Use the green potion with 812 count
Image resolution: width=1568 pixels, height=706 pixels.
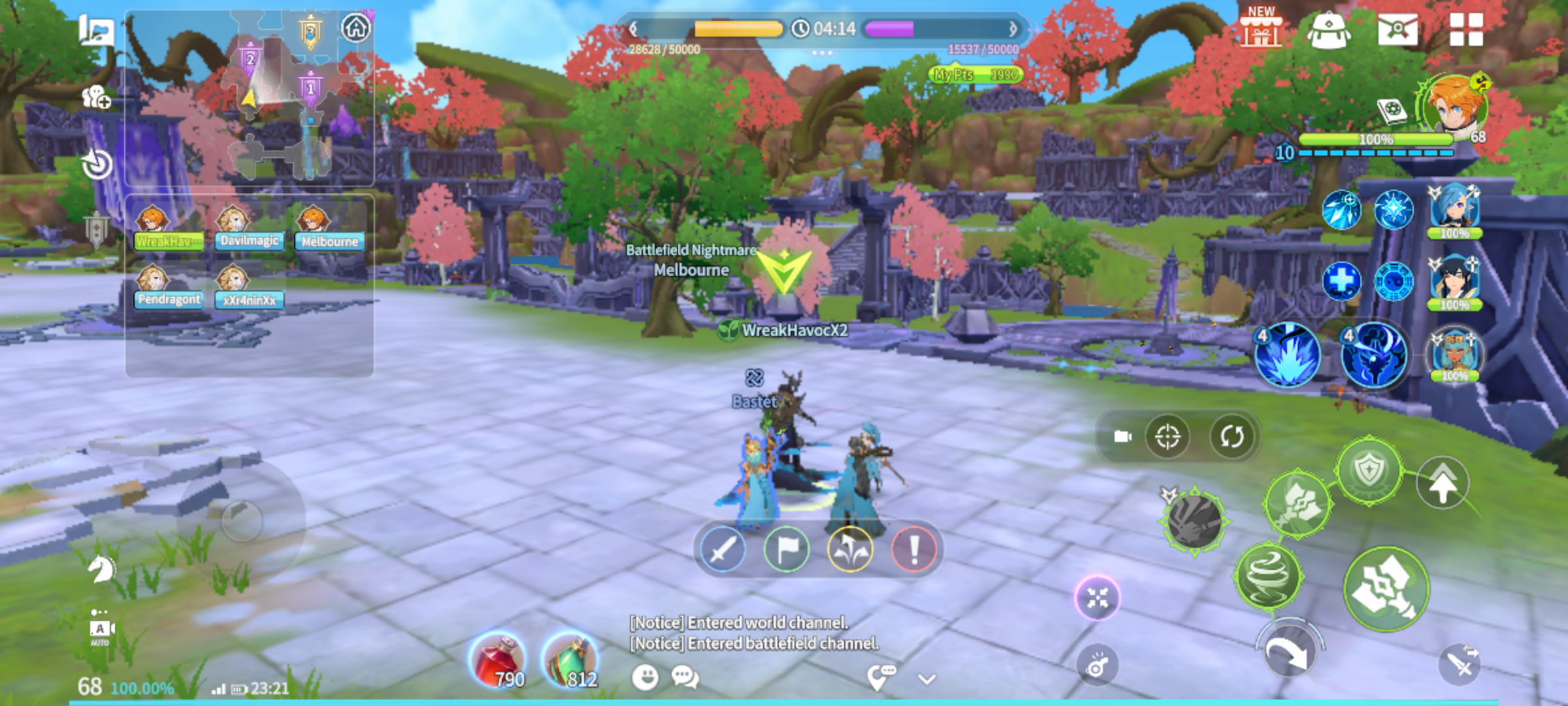tap(570, 661)
